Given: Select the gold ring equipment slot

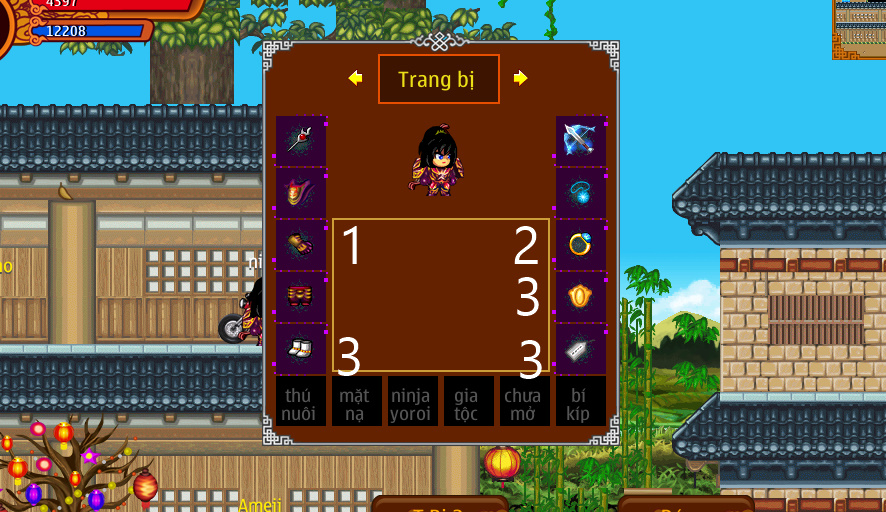Looking at the screenshot, I should 580,244.
